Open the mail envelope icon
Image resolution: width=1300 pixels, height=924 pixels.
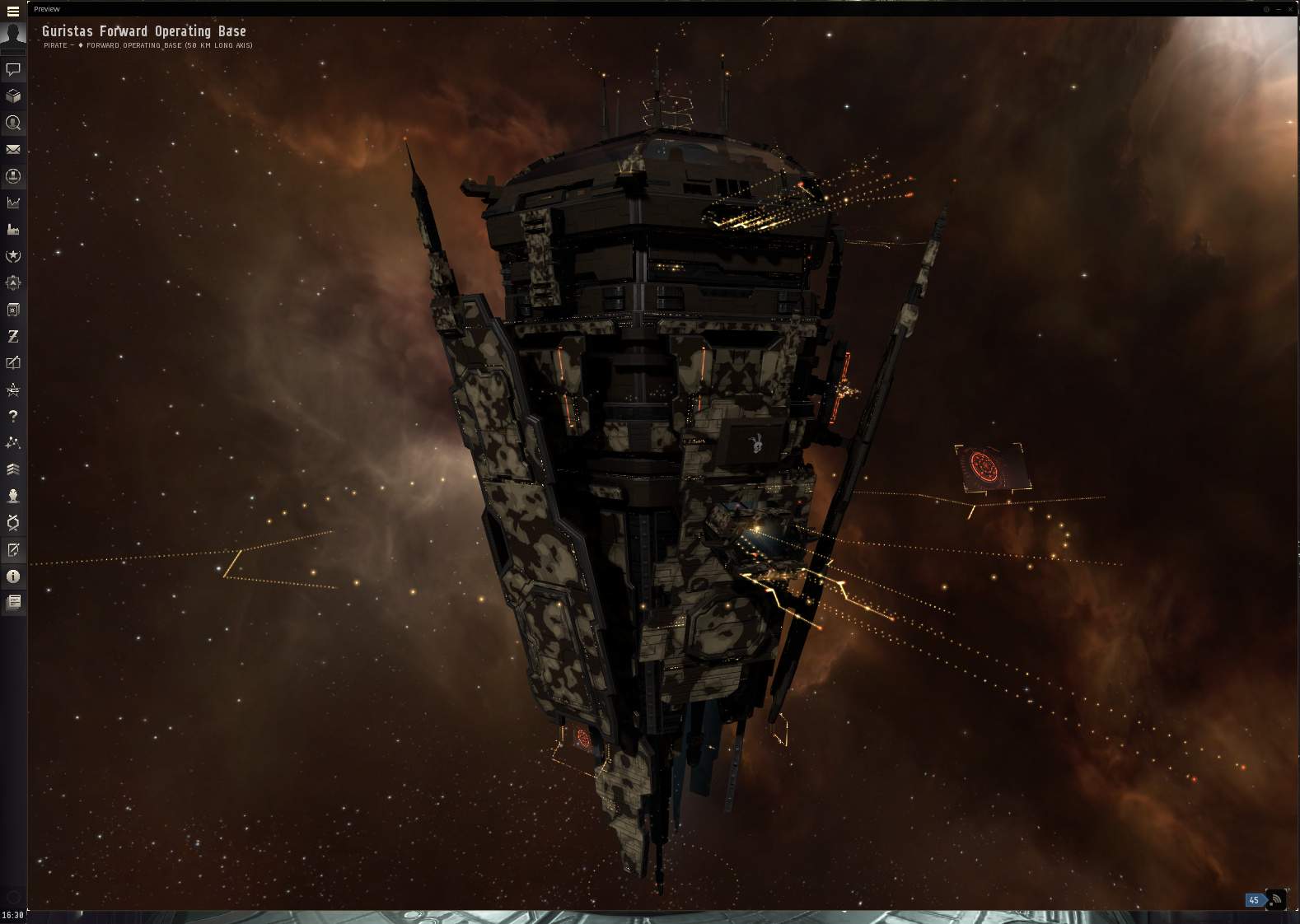coord(13,149)
